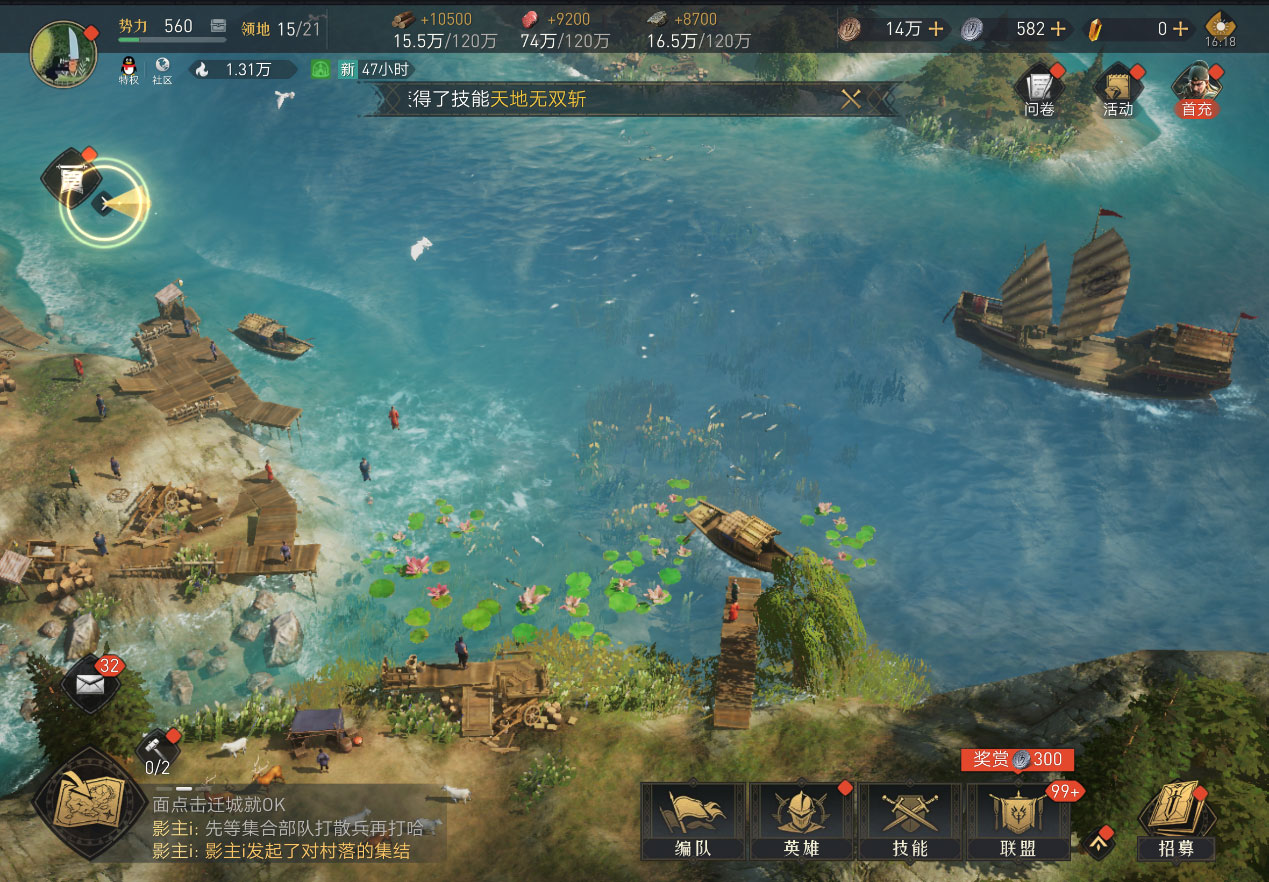Add more silver currency with plus button
The image size is (1269, 882).
point(1057,29)
